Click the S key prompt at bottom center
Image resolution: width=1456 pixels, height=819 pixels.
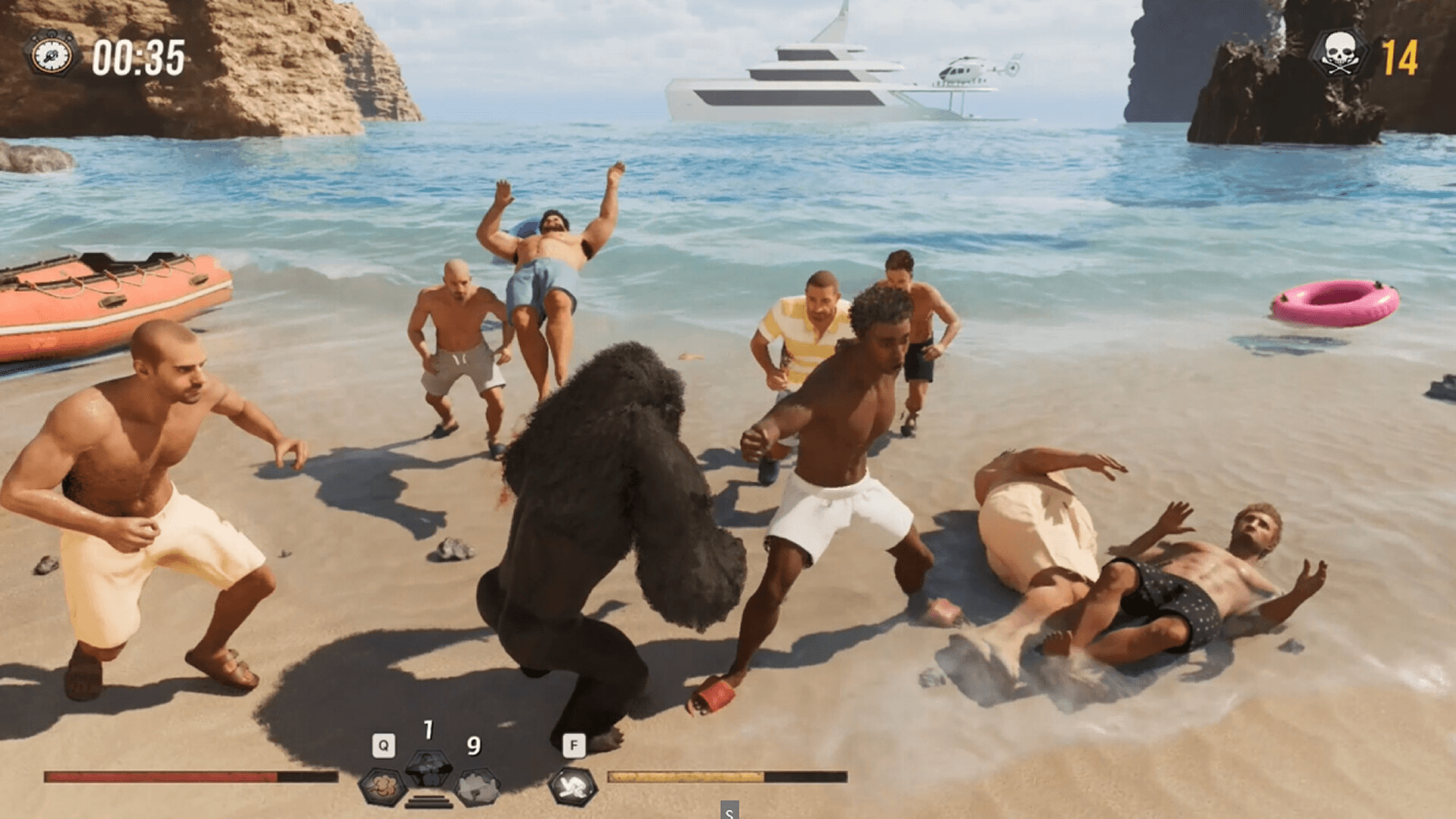pos(728,813)
